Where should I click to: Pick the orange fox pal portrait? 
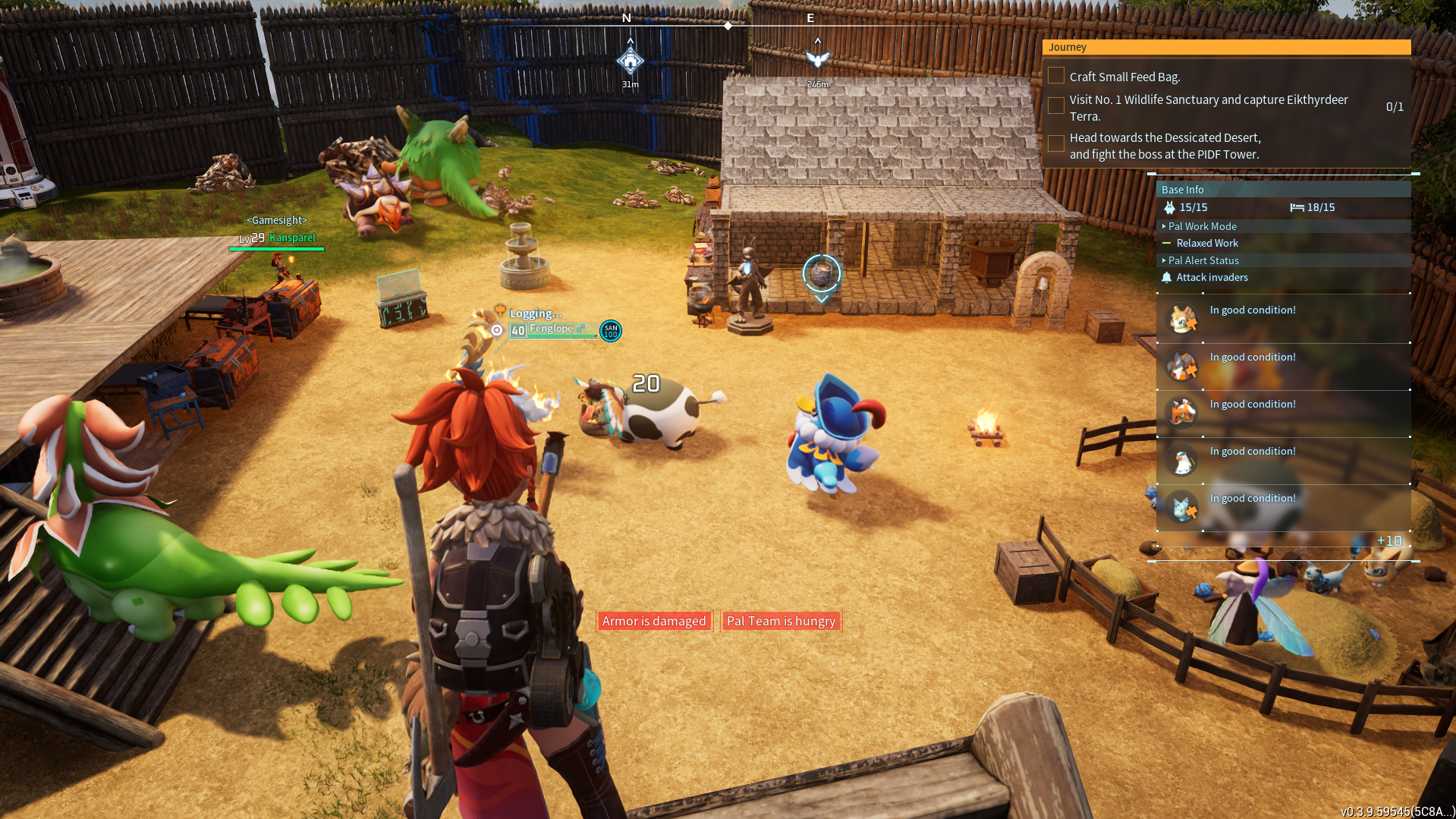[x=1181, y=413]
